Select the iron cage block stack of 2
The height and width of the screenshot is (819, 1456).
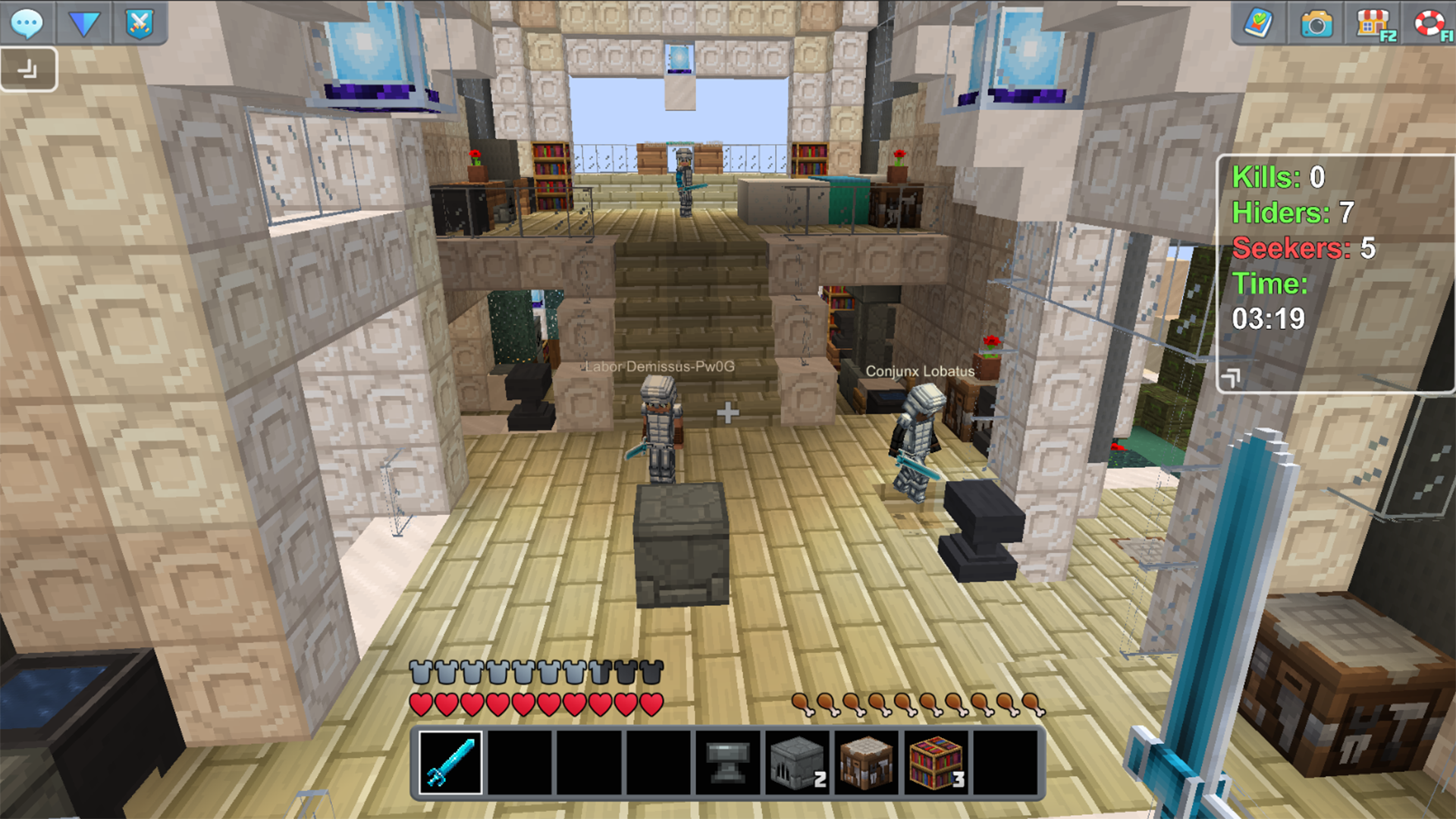click(797, 762)
